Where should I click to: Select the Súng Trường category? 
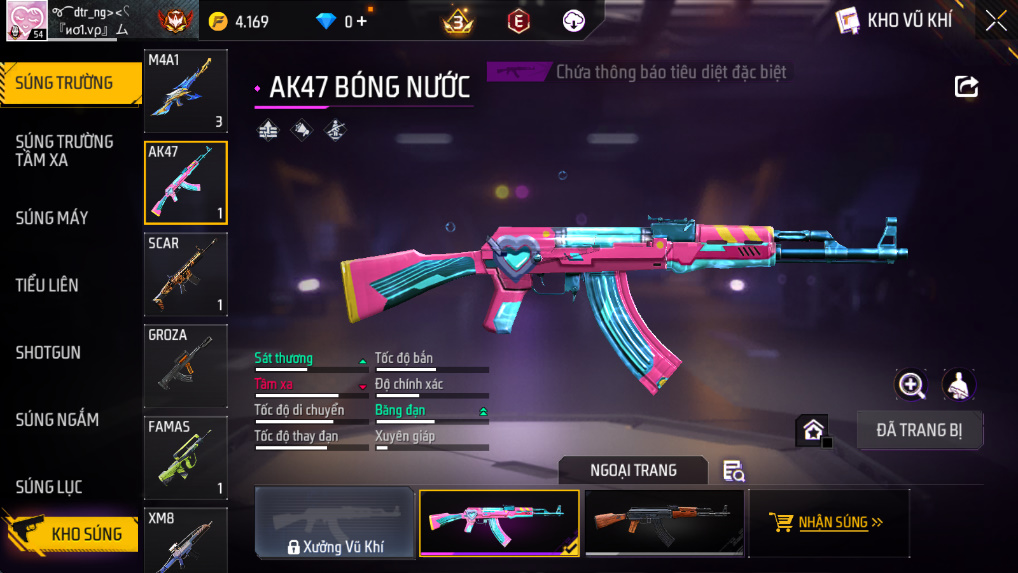pyautogui.click(x=66, y=83)
